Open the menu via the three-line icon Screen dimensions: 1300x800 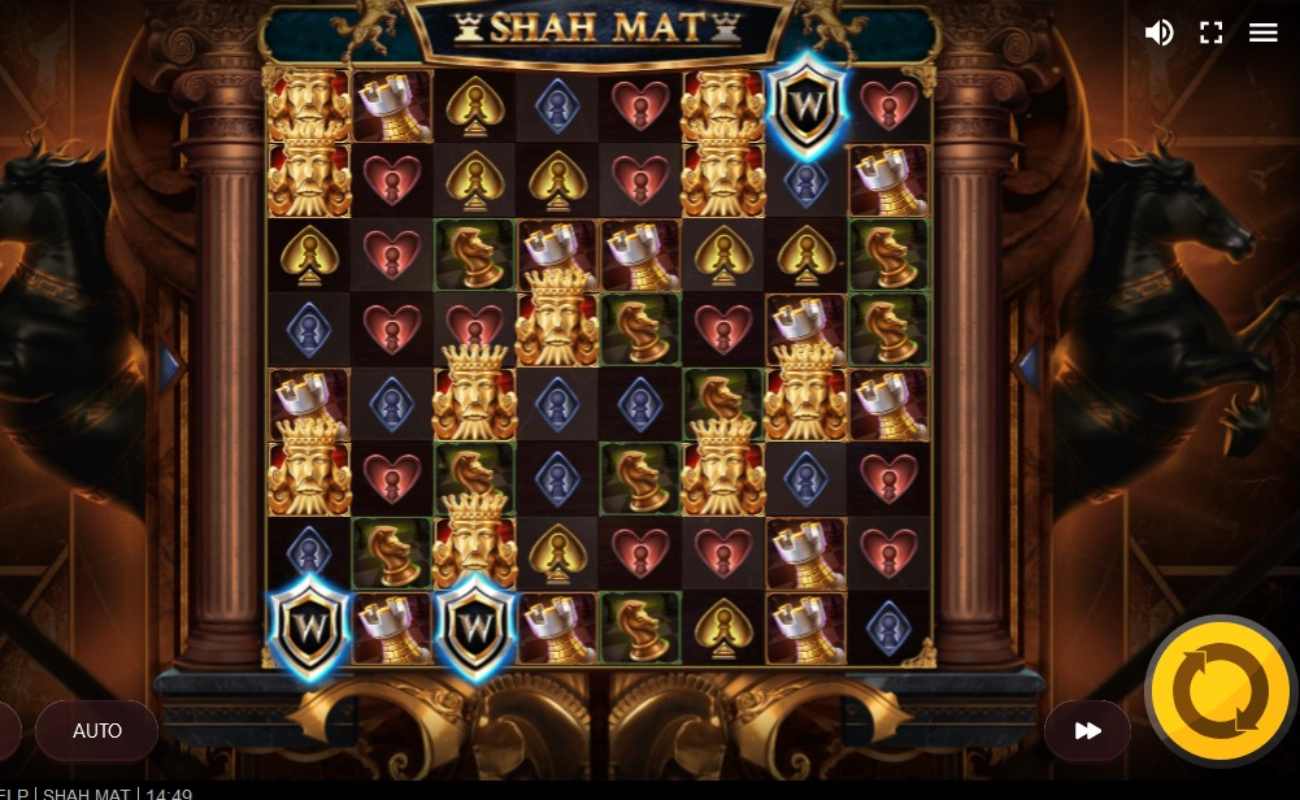(1263, 32)
